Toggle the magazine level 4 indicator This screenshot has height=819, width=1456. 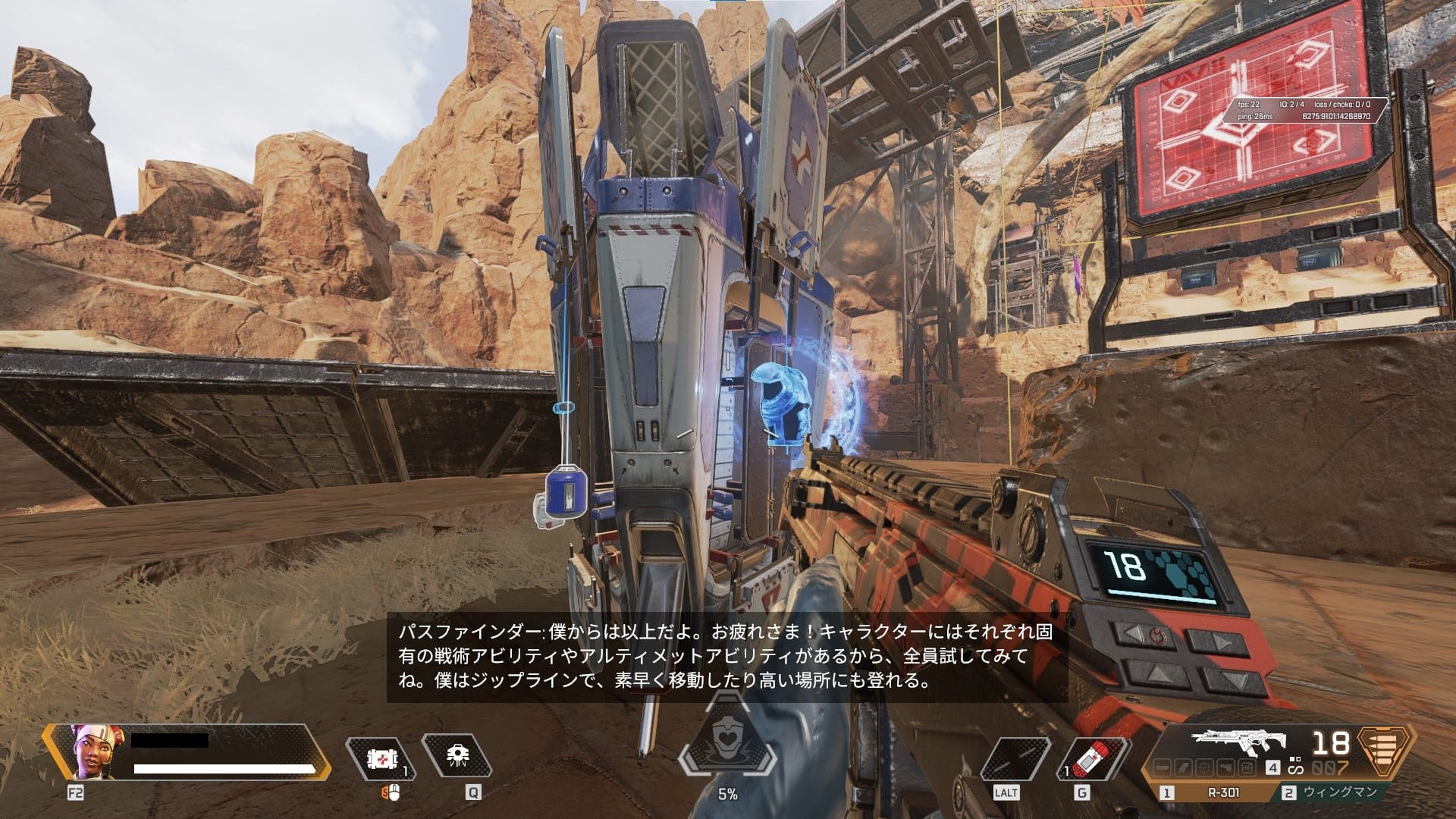point(1272,768)
